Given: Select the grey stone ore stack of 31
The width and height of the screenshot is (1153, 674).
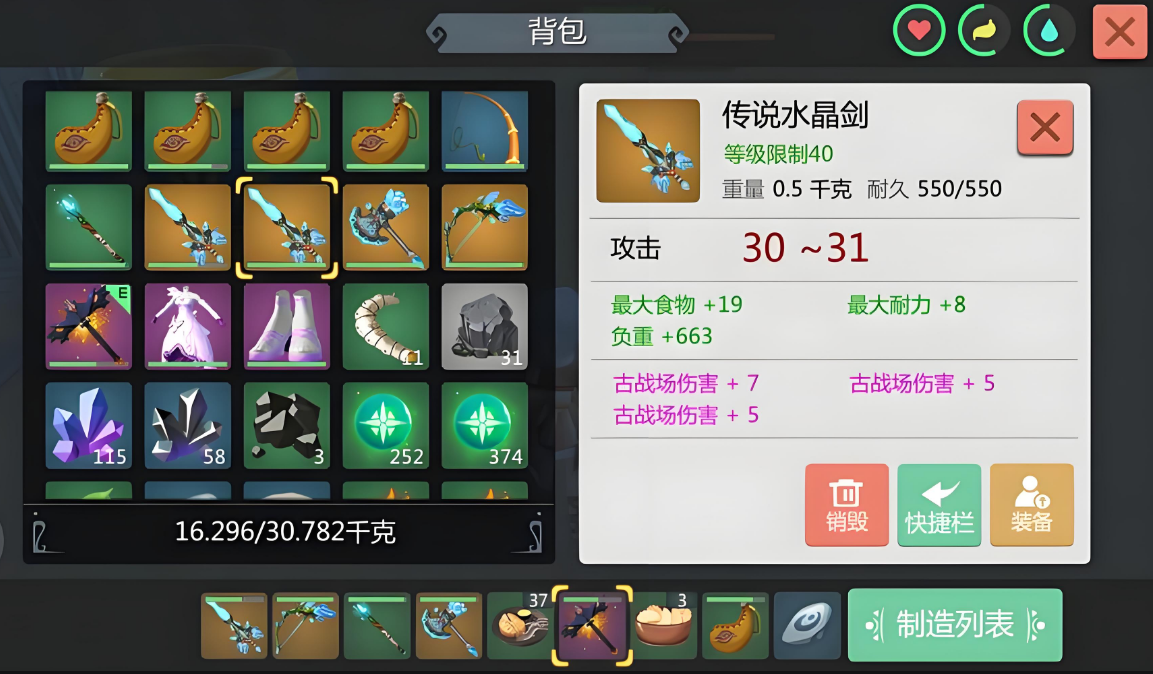Looking at the screenshot, I should [x=485, y=326].
